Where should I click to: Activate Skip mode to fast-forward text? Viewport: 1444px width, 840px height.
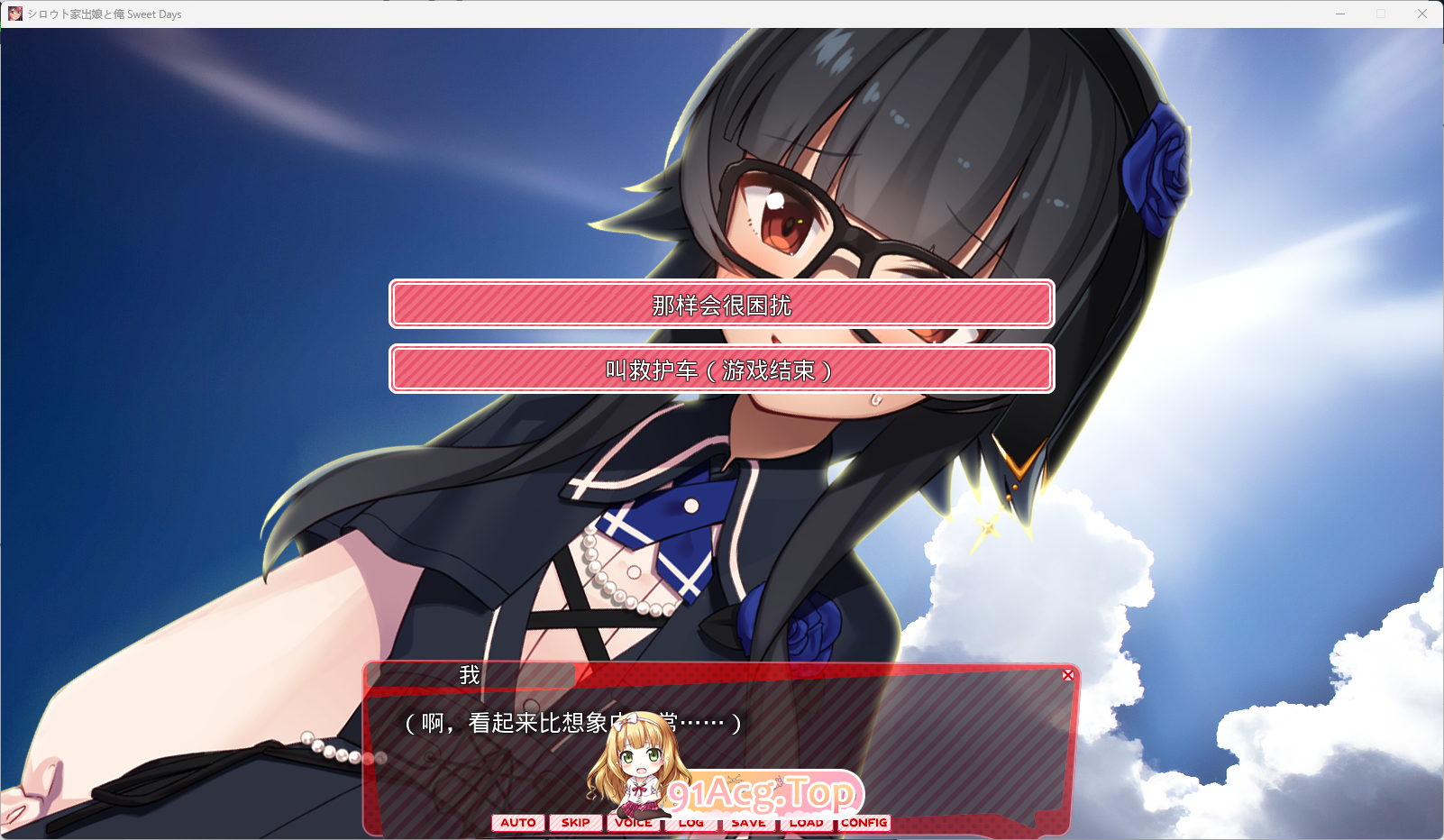[576, 822]
